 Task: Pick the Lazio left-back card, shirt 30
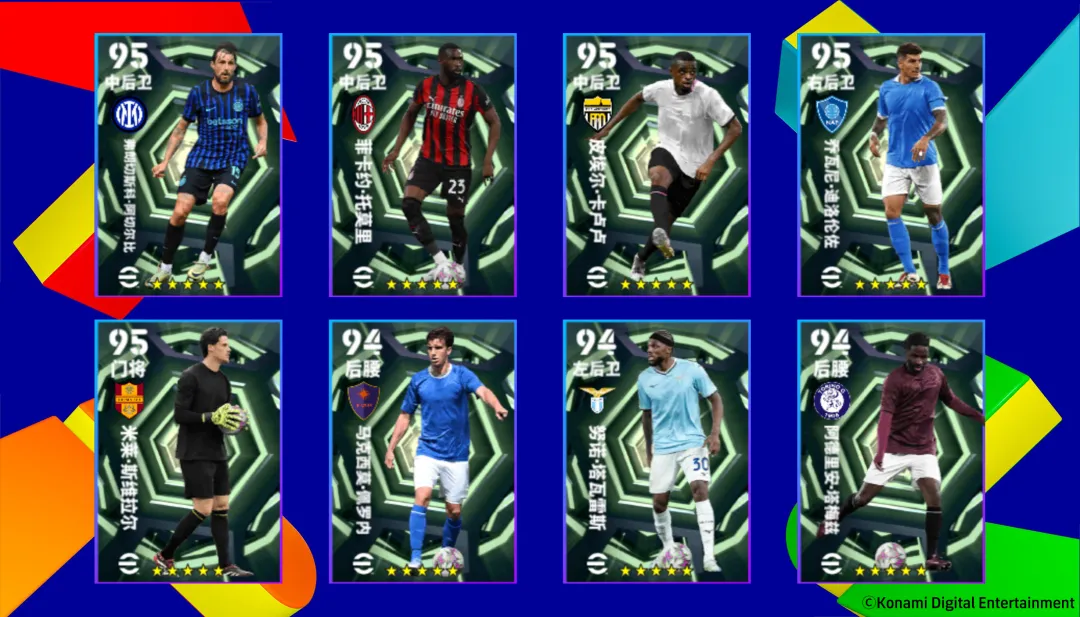tap(656, 451)
